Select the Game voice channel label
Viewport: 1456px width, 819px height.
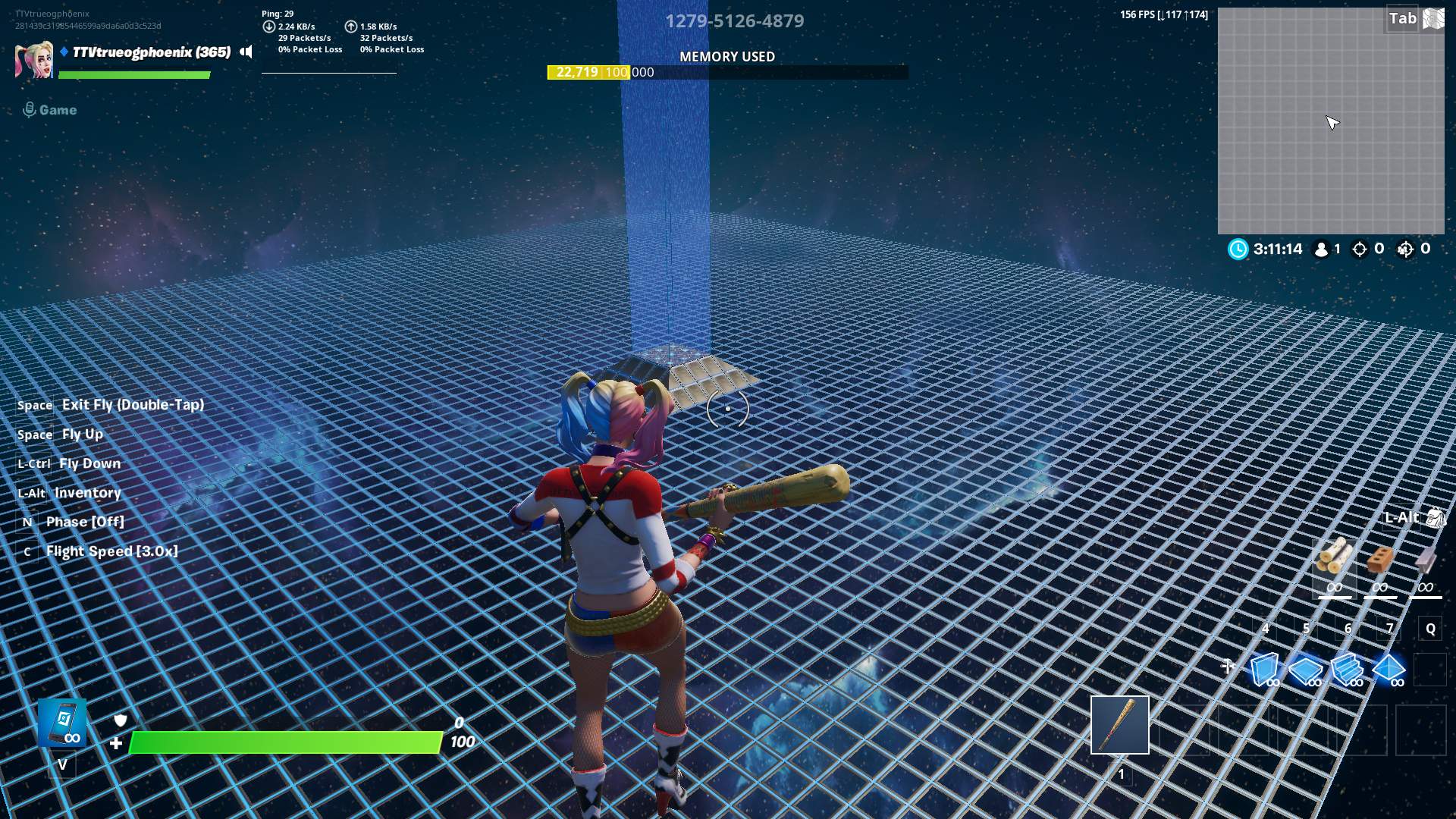(x=57, y=109)
